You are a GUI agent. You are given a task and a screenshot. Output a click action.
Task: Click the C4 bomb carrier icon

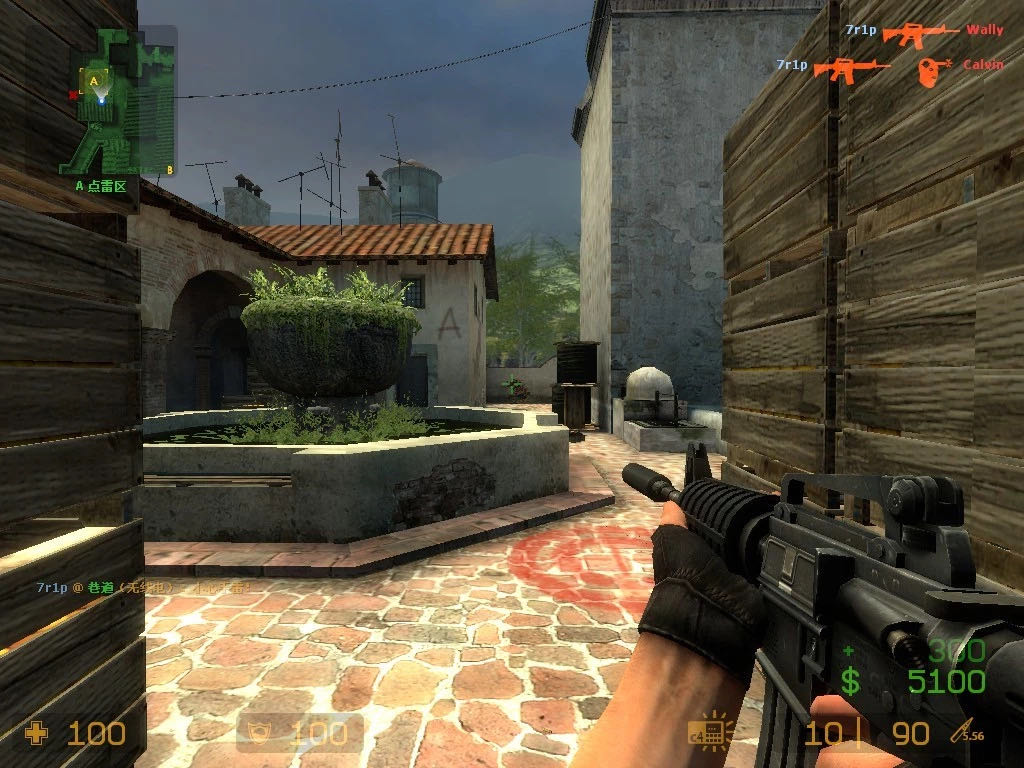[709, 734]
